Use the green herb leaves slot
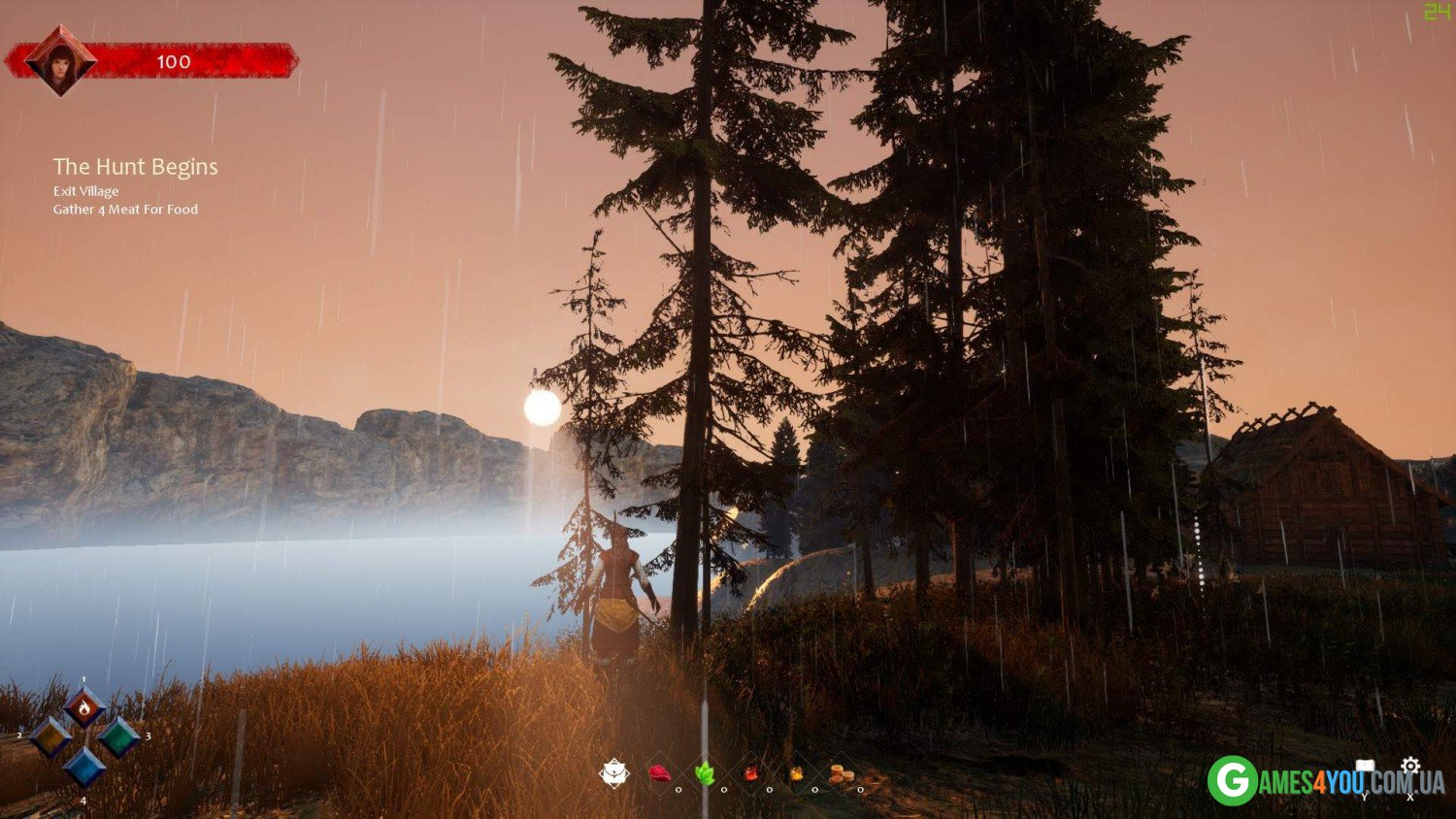The image size is (1456, 819). (705, 773)
